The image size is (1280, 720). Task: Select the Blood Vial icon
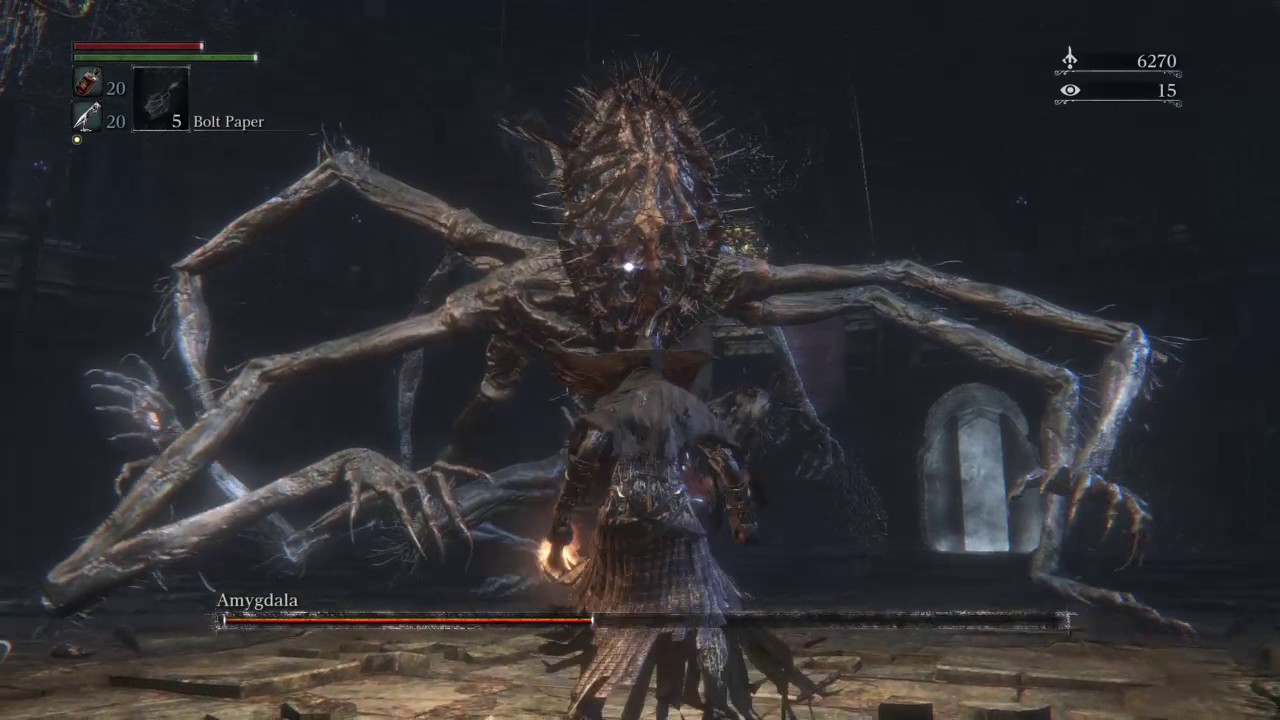(x=87, y=84)
